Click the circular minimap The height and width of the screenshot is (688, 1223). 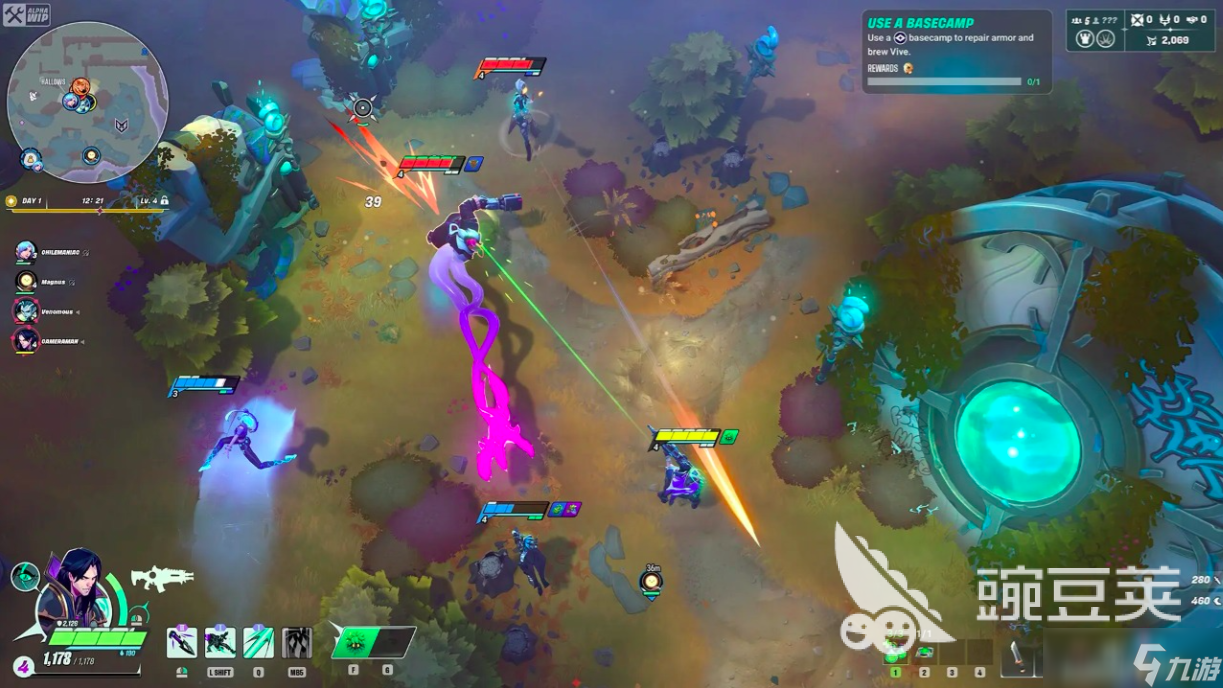(87, 101)
